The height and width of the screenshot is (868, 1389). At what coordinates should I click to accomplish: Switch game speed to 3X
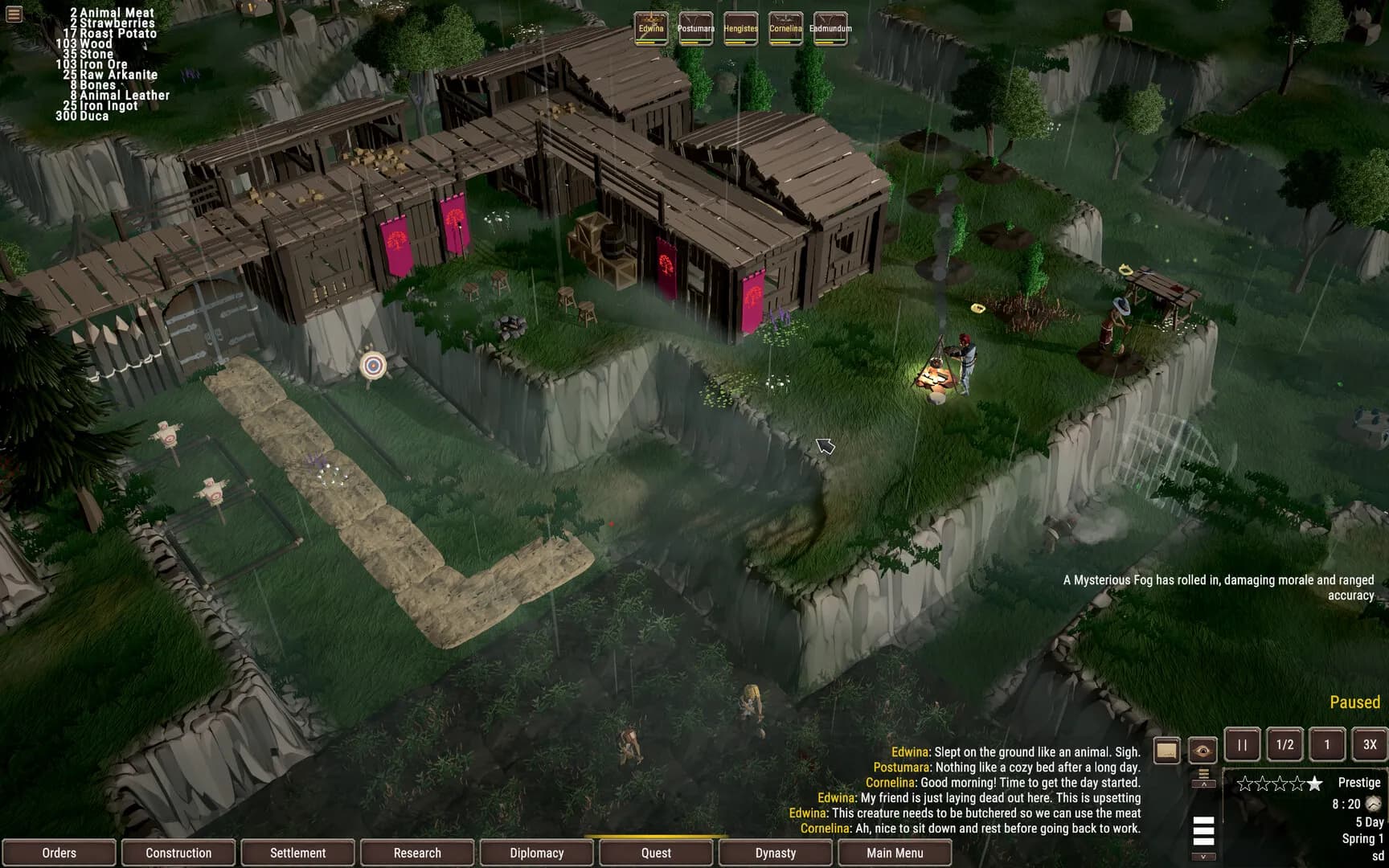1370,745
